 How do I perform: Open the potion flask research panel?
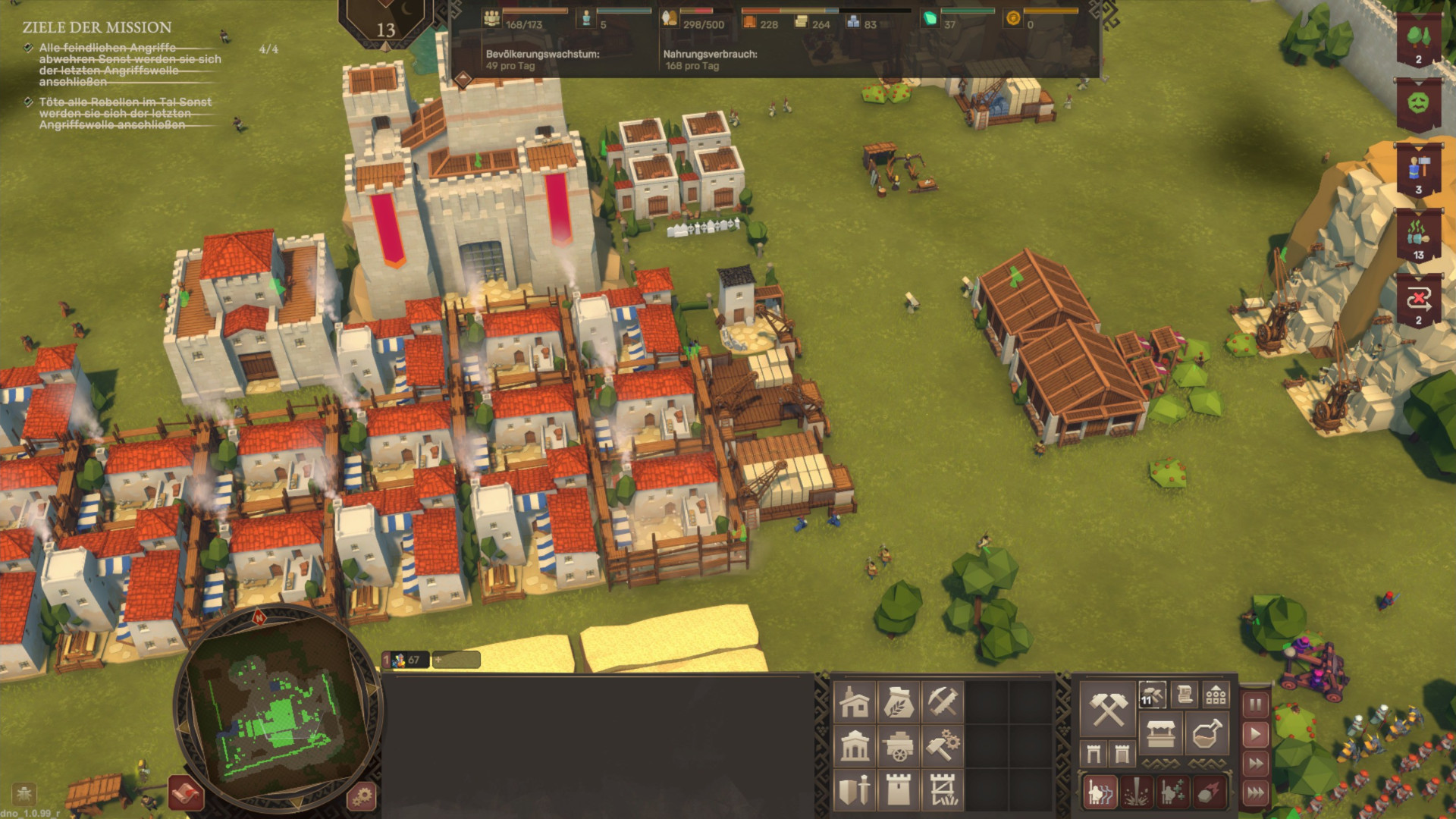pos(1206,734)
